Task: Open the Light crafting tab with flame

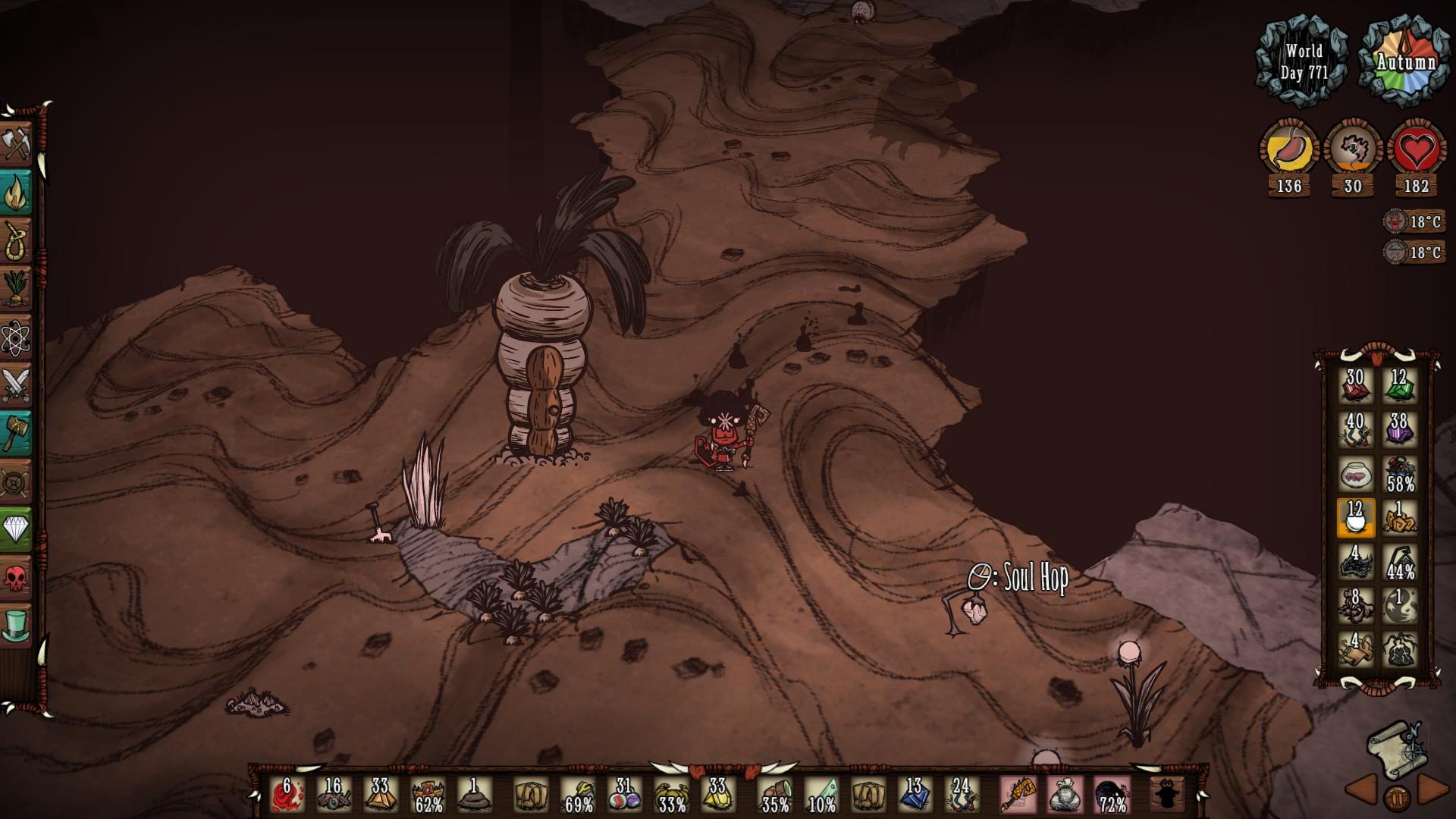Action: click(x=17, y=192)
